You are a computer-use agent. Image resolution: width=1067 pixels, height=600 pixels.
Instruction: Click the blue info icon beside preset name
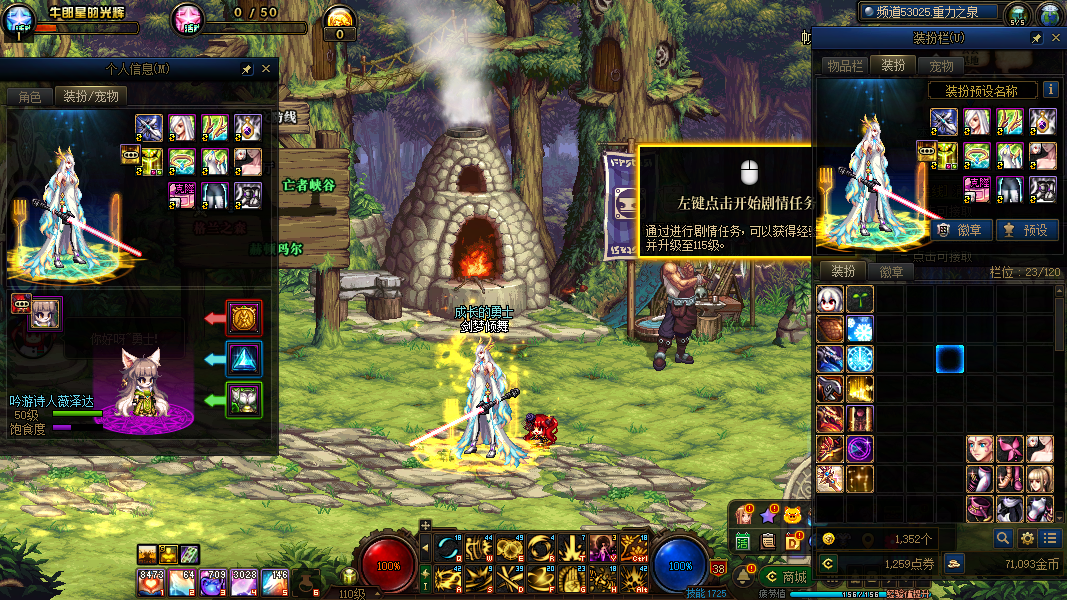click(1051, 90)
